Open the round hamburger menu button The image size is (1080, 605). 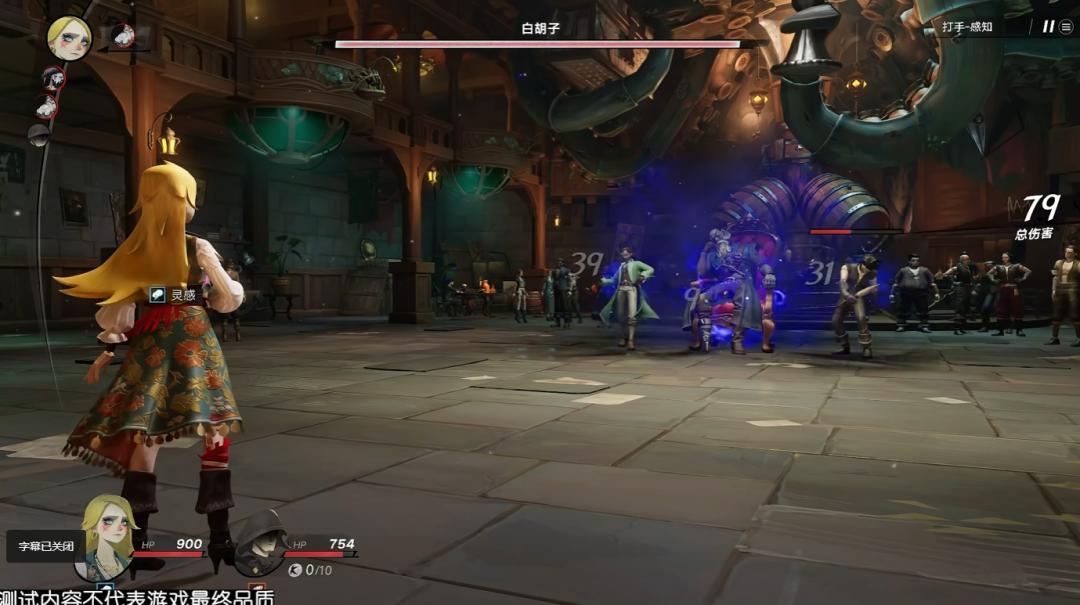pos(1066,27)
